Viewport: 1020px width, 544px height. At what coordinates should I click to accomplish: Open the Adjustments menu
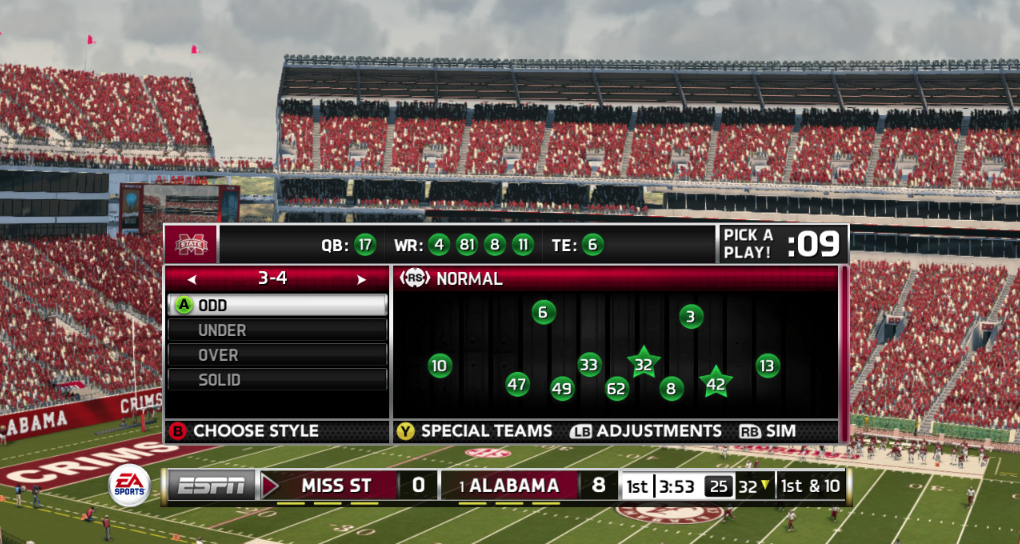click(x=645, y=431)
